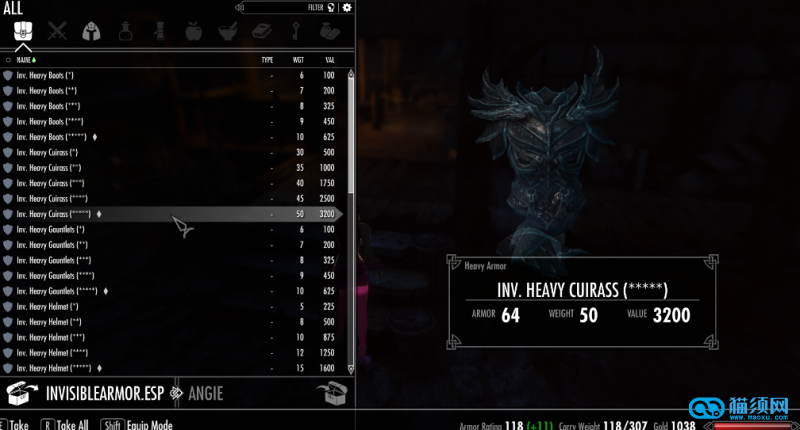Show the food category with the apple
This screenshot has height=430, width=800.
191,31
